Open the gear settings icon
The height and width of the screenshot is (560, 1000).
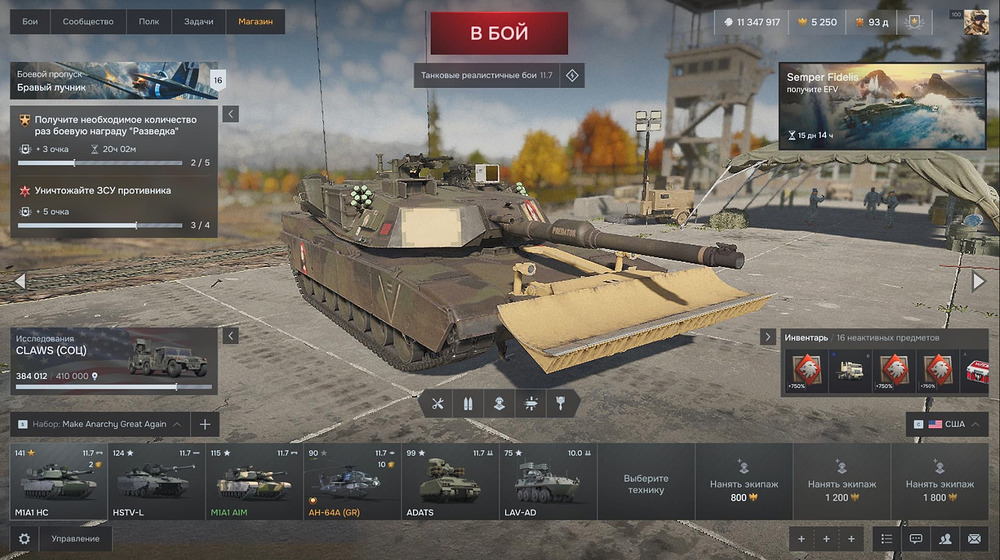[24, 539]
